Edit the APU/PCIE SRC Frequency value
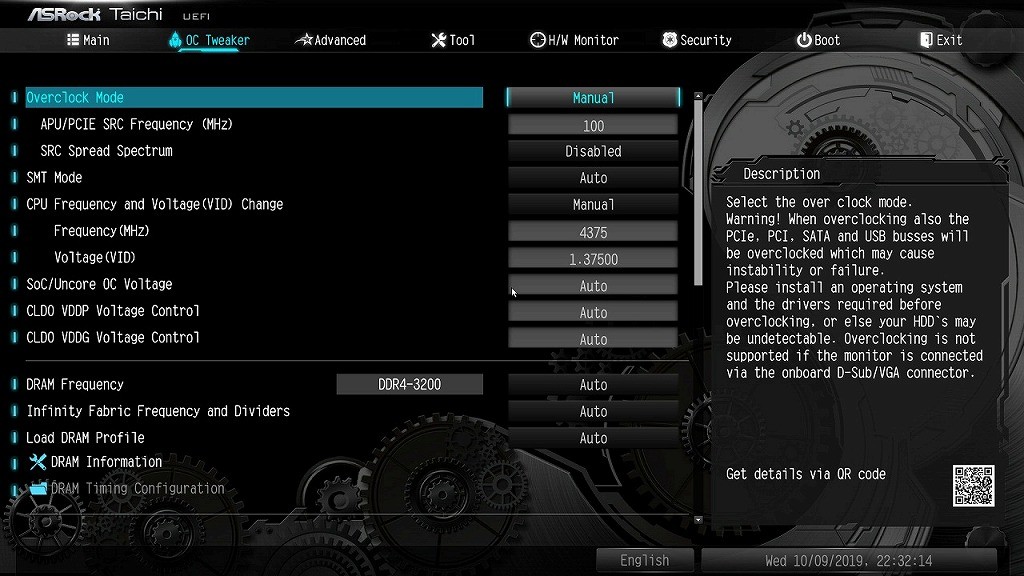The height and width of the screenshot is (576, 1024). (x=593, y=125)
